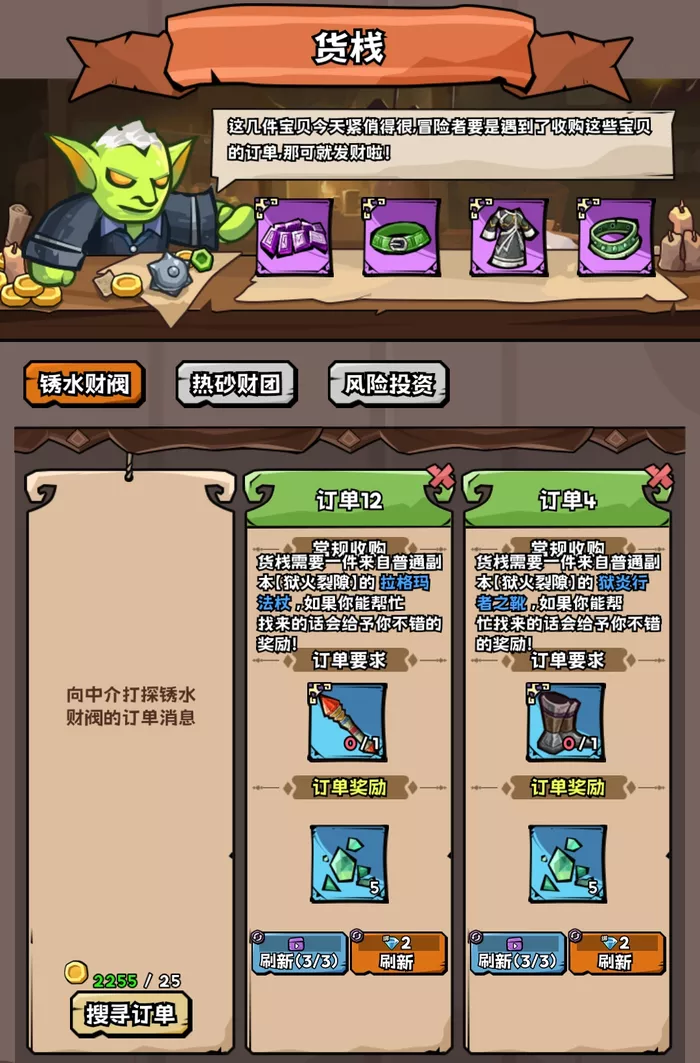Viewport: 700px width, 1063px height.
Task: Select the robe armor hot item
Action: [509, 237]
